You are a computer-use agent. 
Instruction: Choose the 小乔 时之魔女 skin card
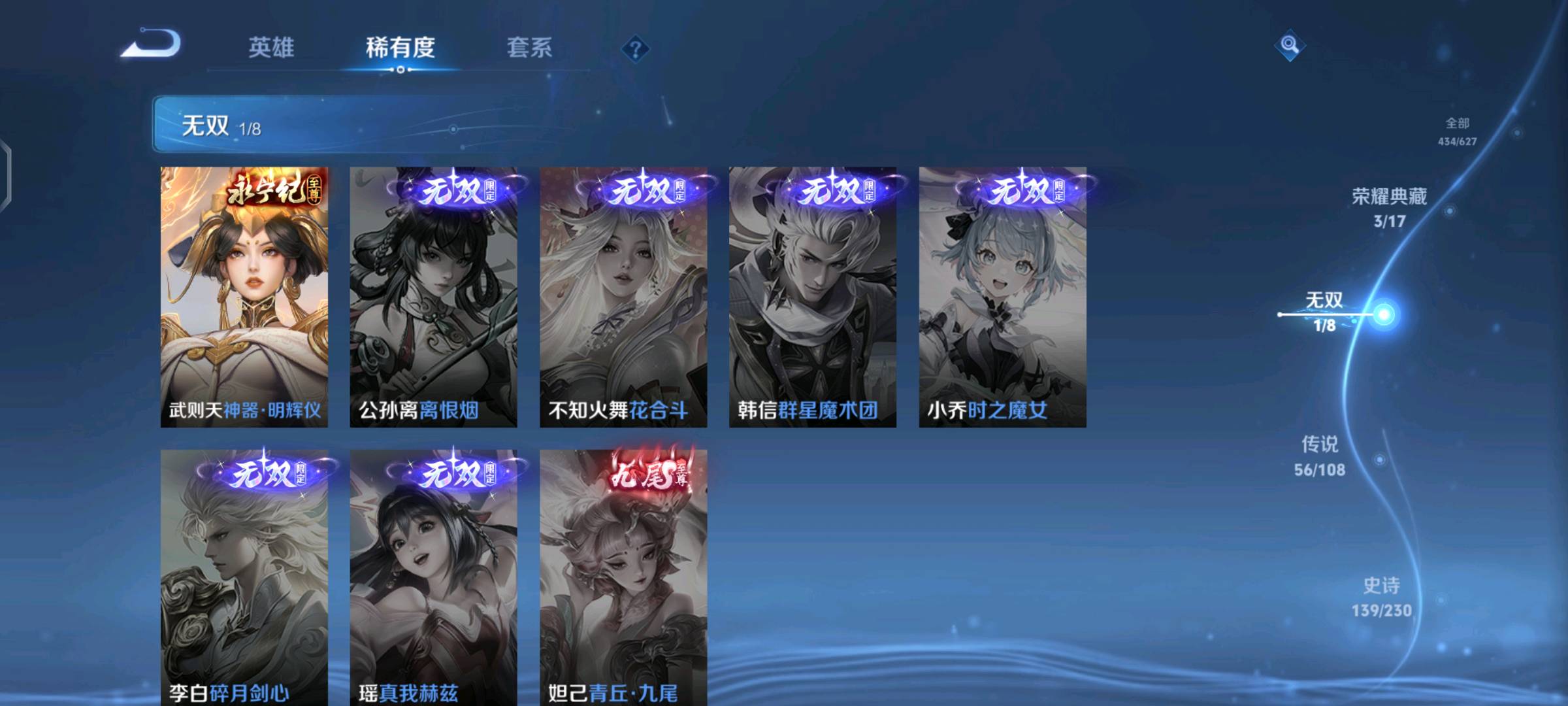point(1002,297)
